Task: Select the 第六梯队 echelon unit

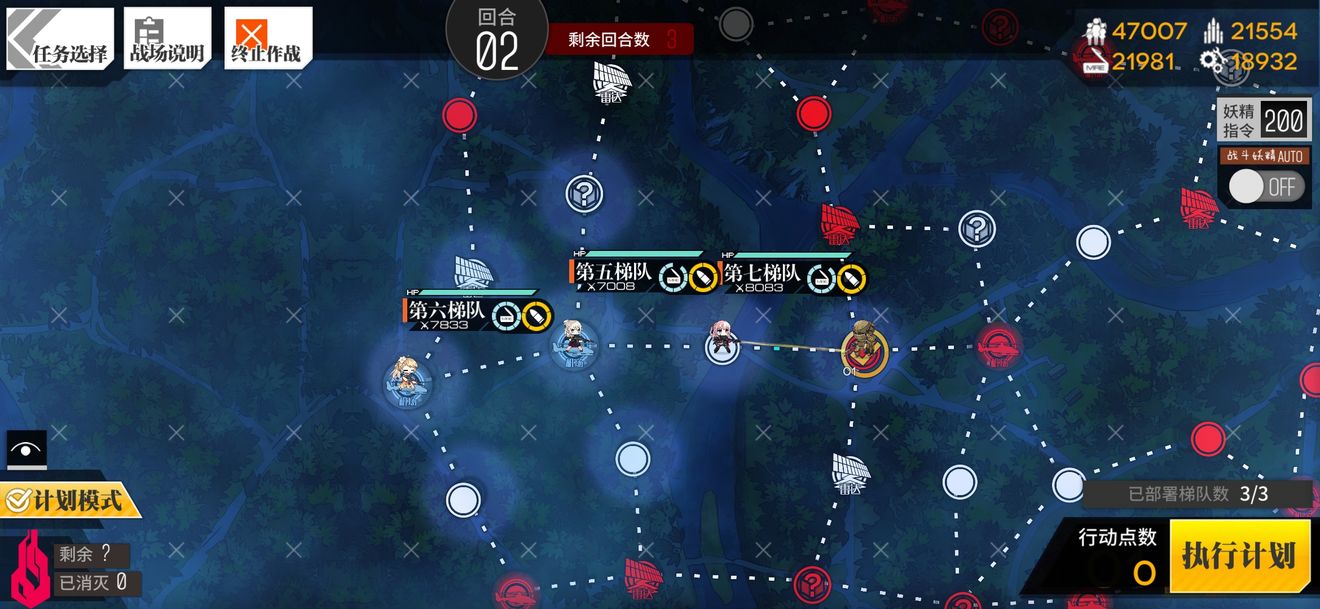Action: point(407,380)
